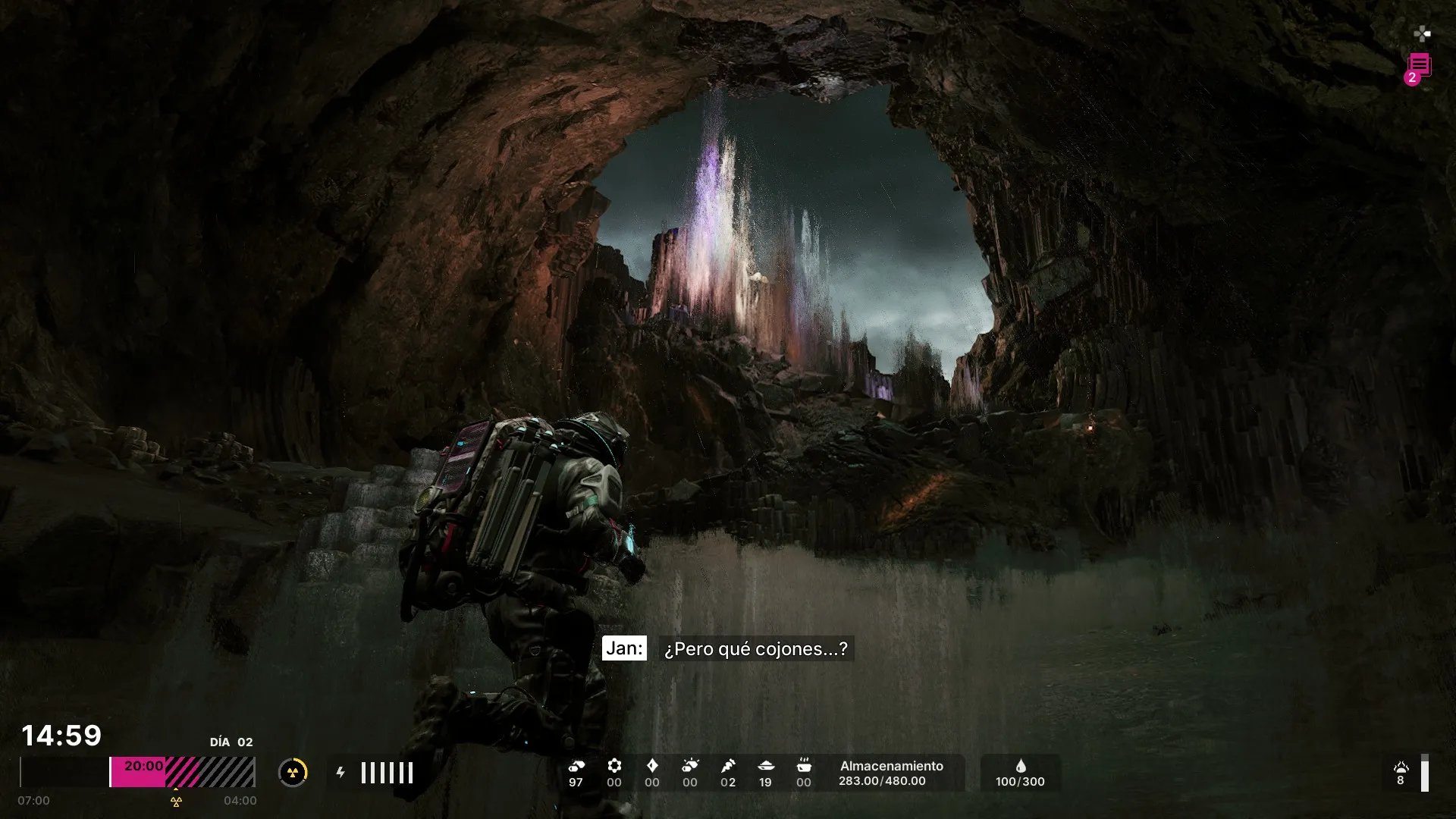Select the metals resource icon showing 97
Screen dimensions: 1456x819
click(576, 766)
